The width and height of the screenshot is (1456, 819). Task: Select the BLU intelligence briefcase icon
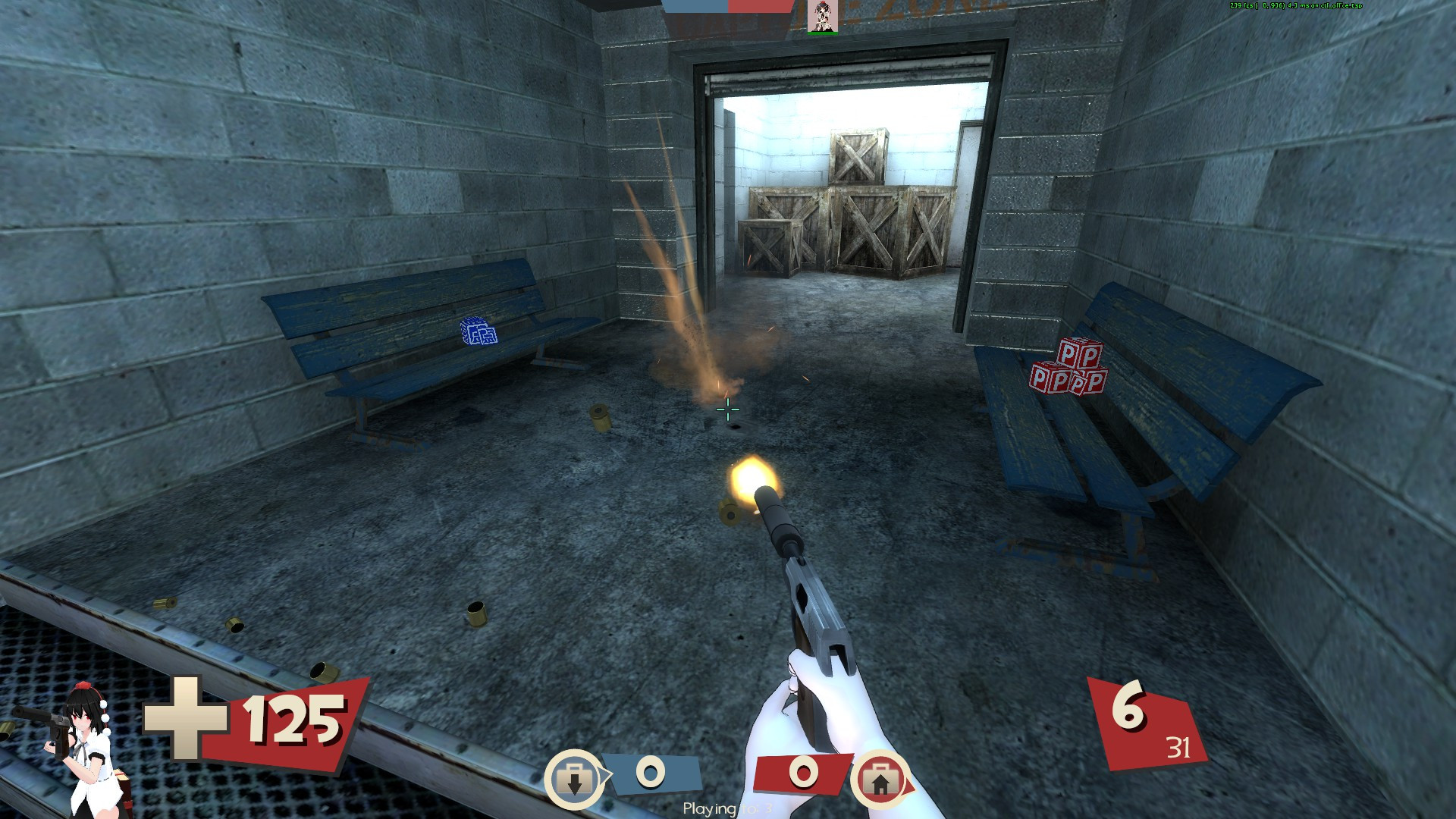574,778
